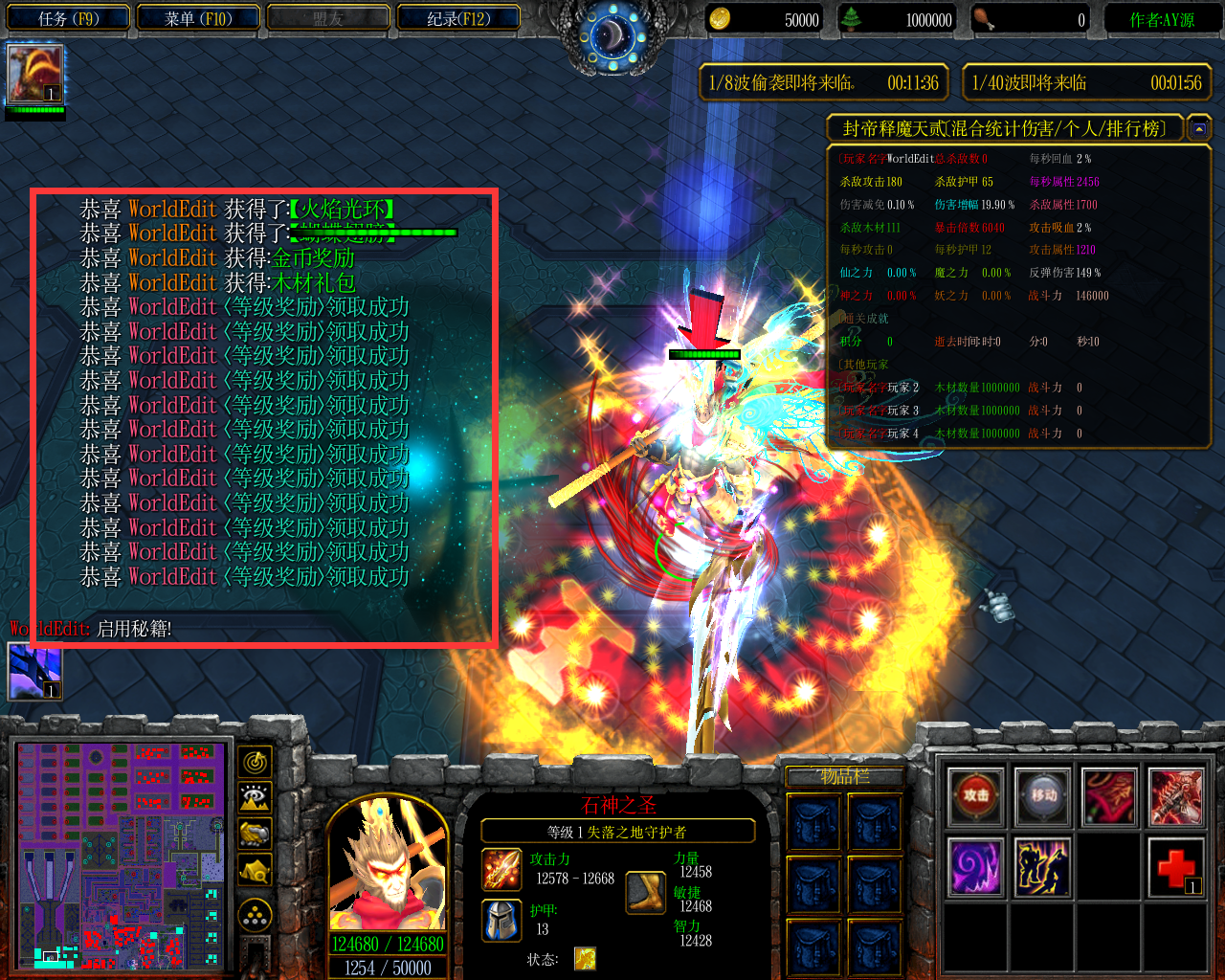
Task: Open the 任务 (F9) quest menu
Action: [x=67, y=17]
